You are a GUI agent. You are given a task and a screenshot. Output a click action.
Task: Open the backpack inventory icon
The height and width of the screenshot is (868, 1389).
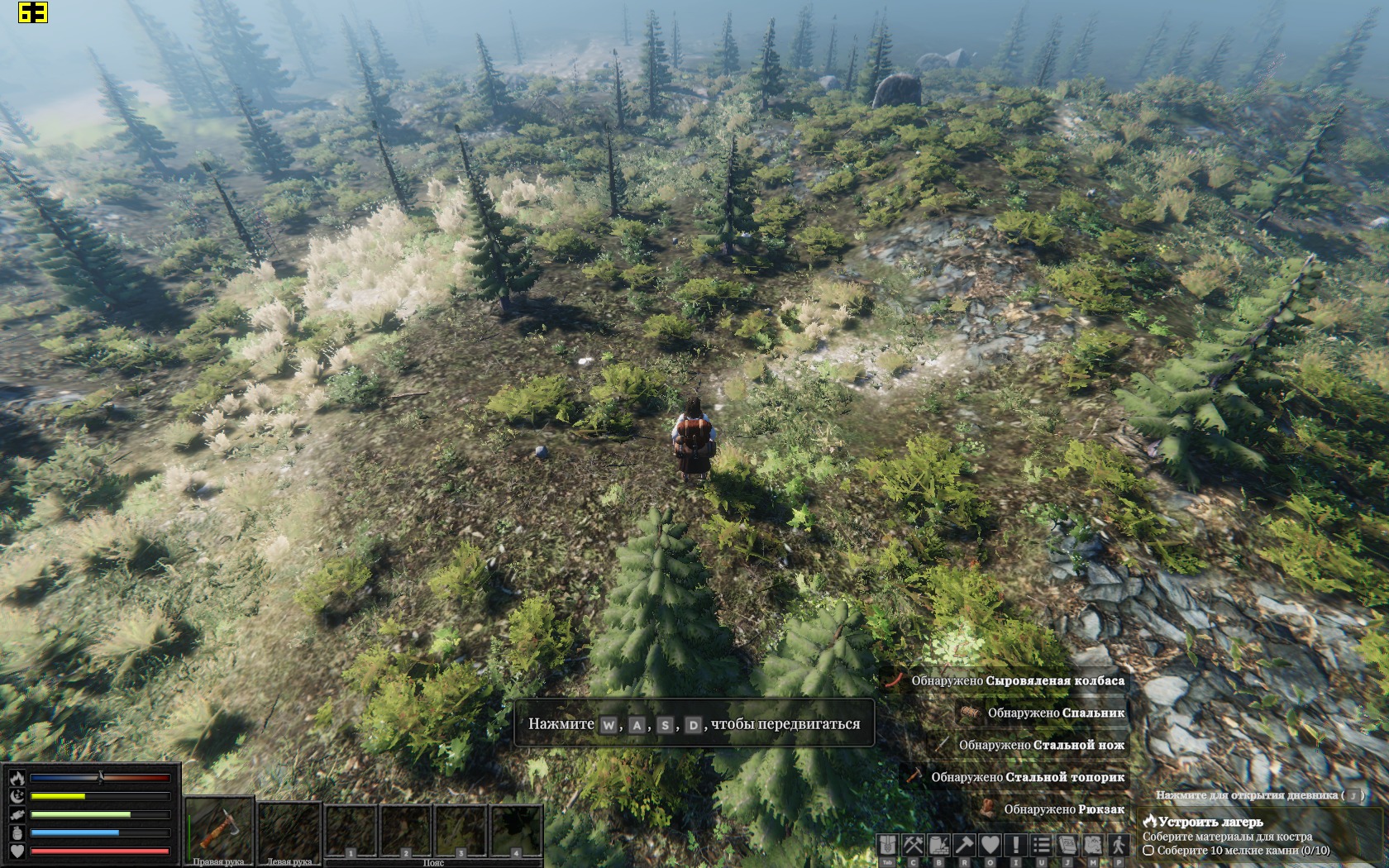click(x=887, y=845)
